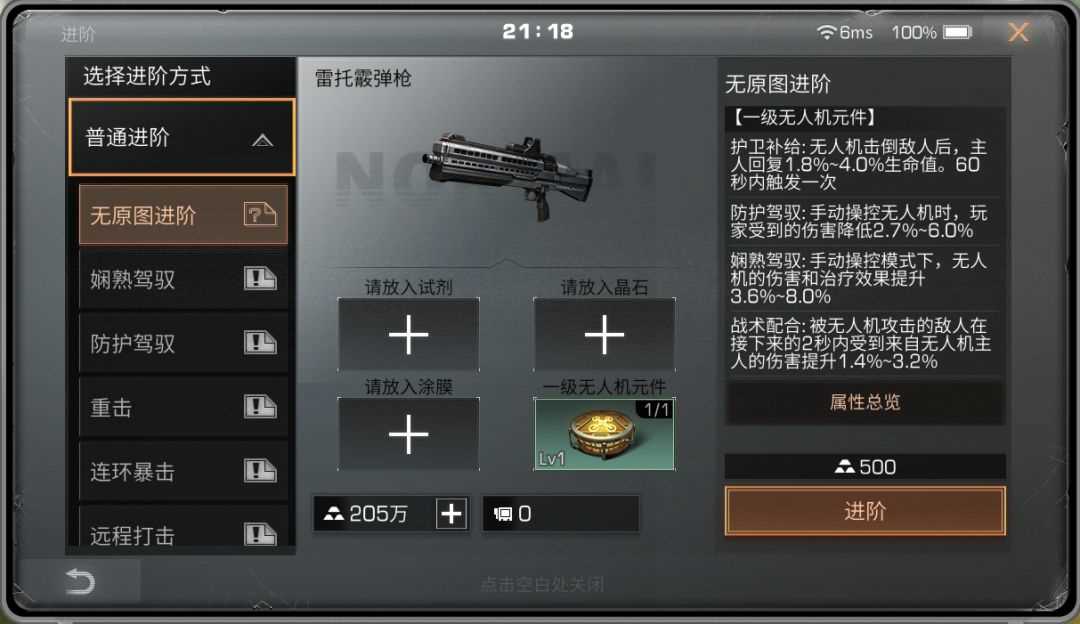Go back with the return arrow

[x=80, y=583]
